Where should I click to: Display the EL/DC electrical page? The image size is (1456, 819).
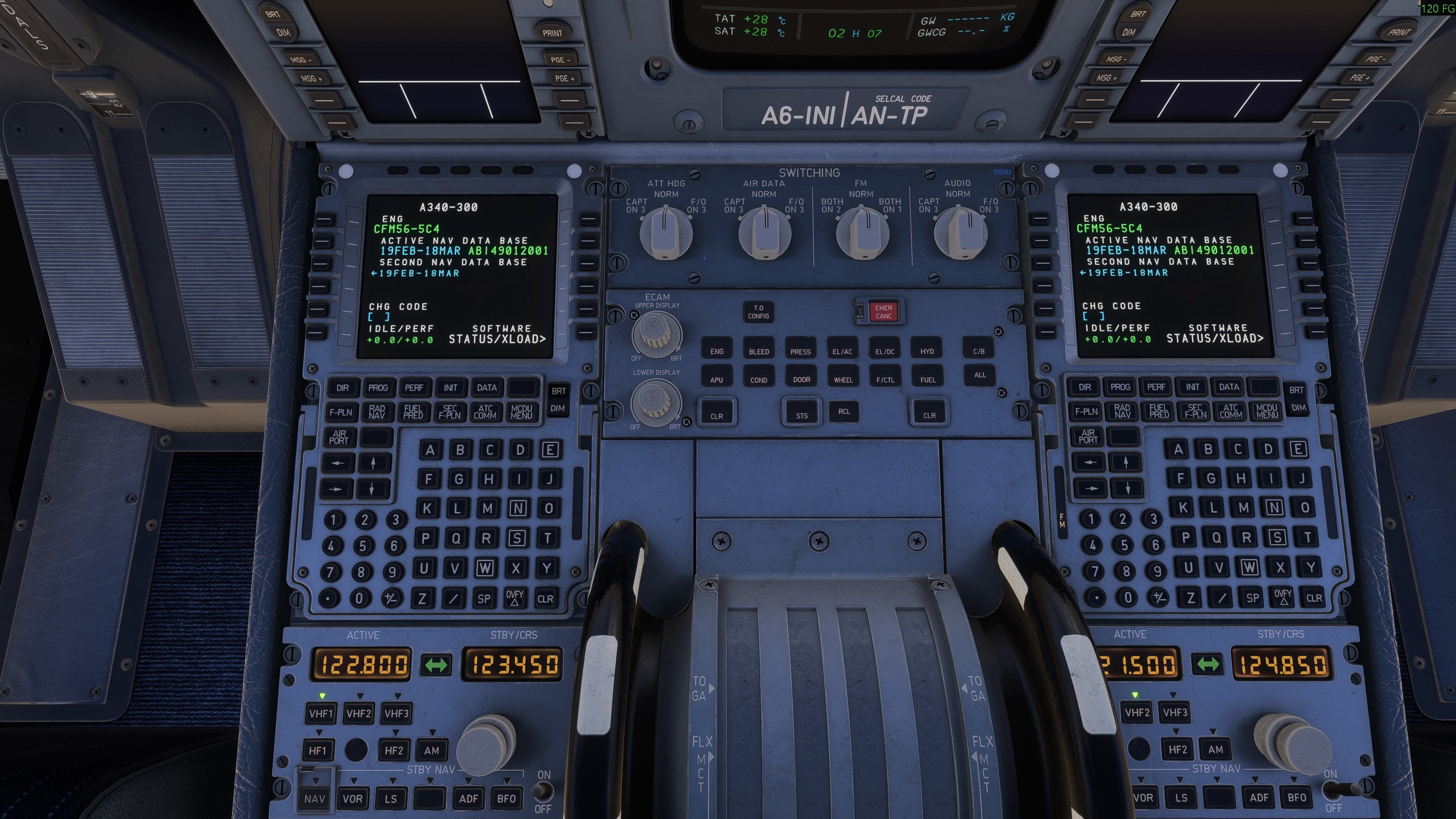(x=885, y=351)
